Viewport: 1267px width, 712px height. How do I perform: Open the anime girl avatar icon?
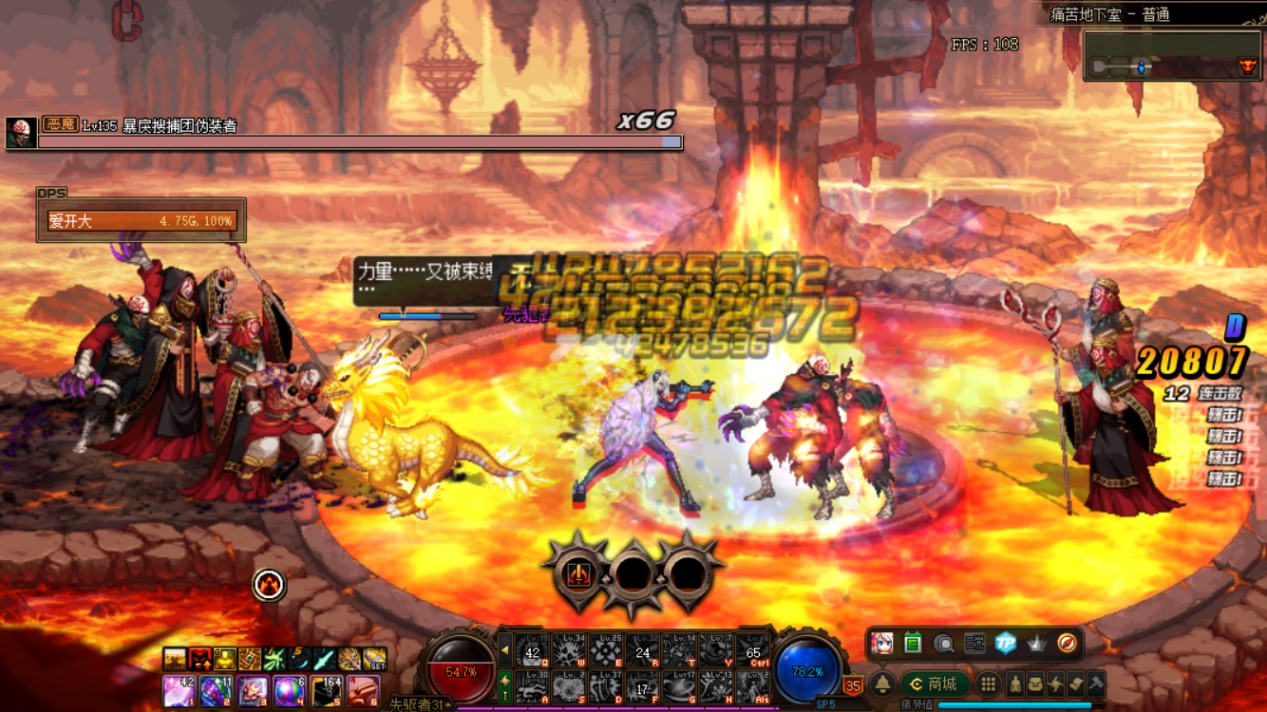(x=882, y=644)
